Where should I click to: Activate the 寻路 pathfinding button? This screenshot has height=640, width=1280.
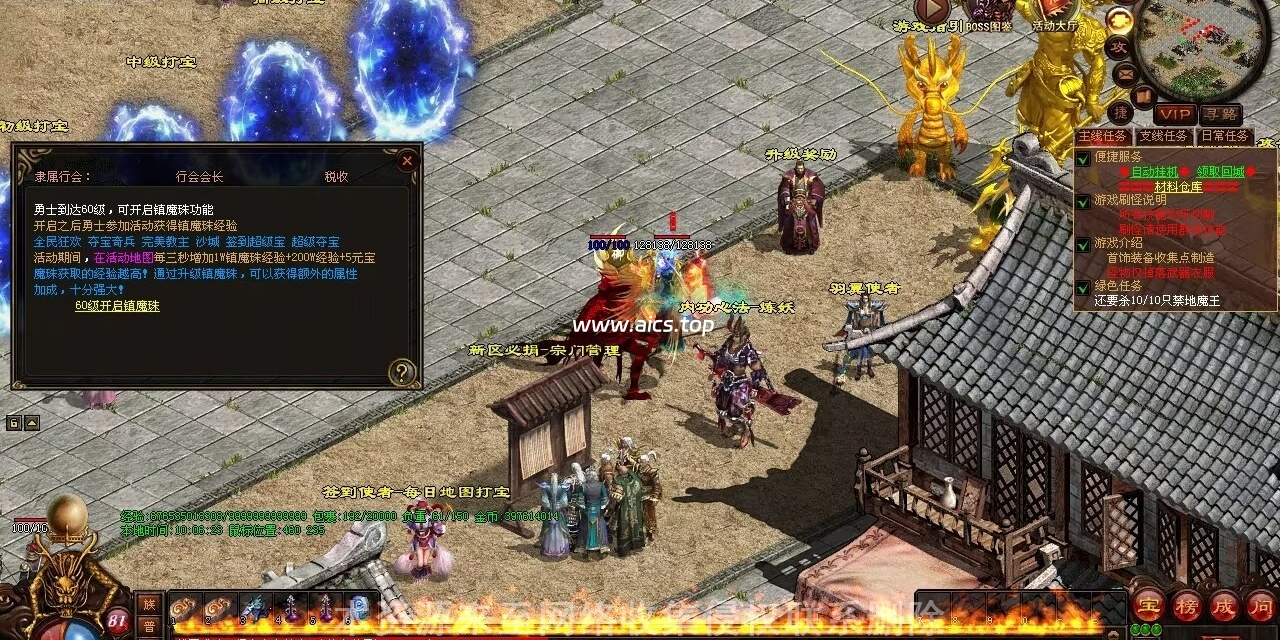[x=1221, y=115]
